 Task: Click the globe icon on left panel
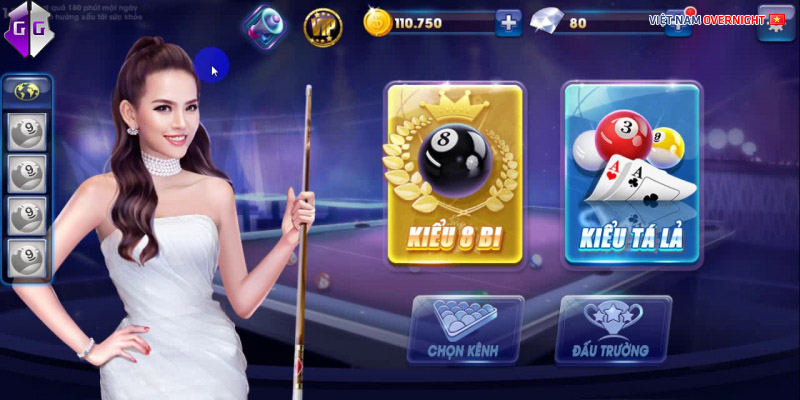(x=26, y=89)
